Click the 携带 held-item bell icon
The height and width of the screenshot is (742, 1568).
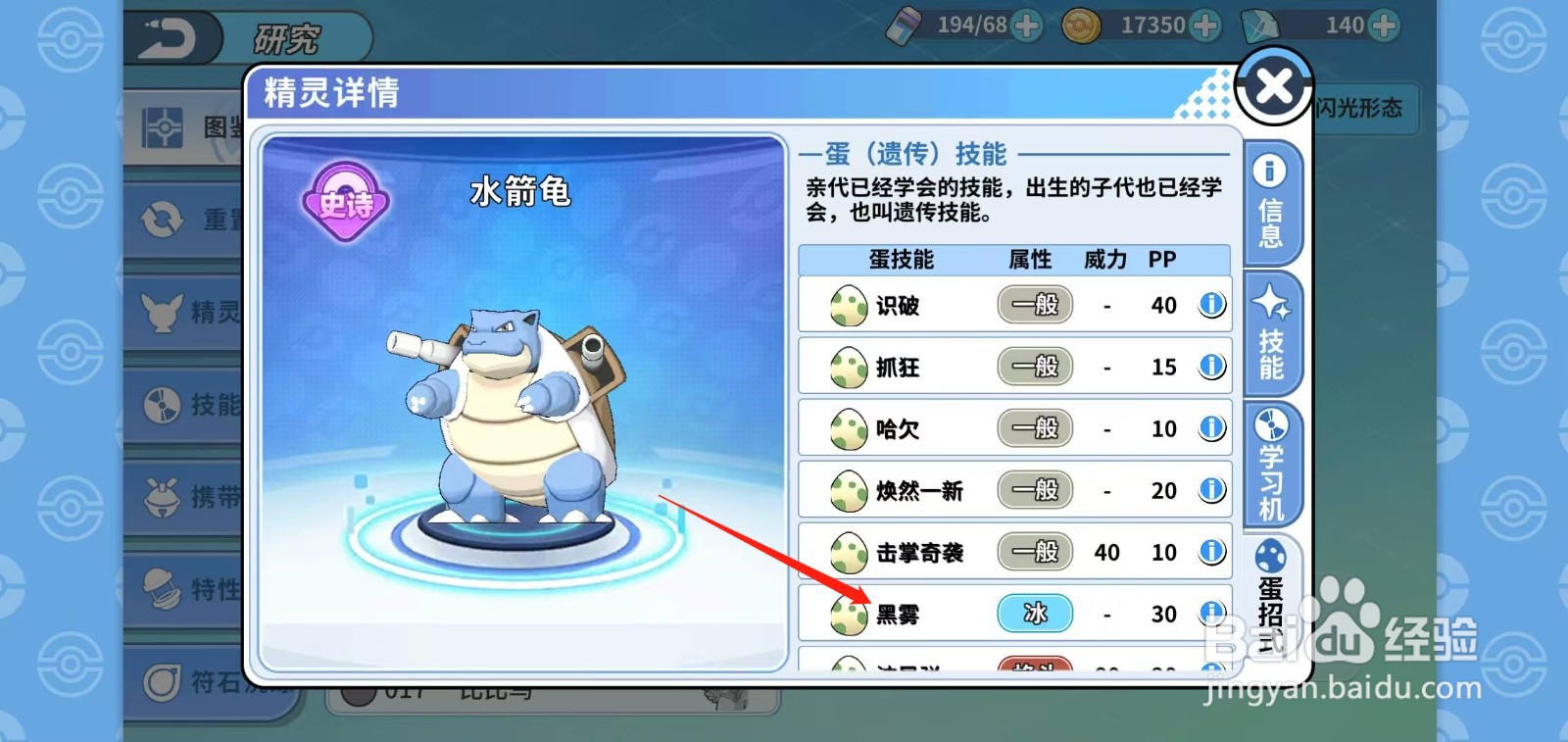162,496
